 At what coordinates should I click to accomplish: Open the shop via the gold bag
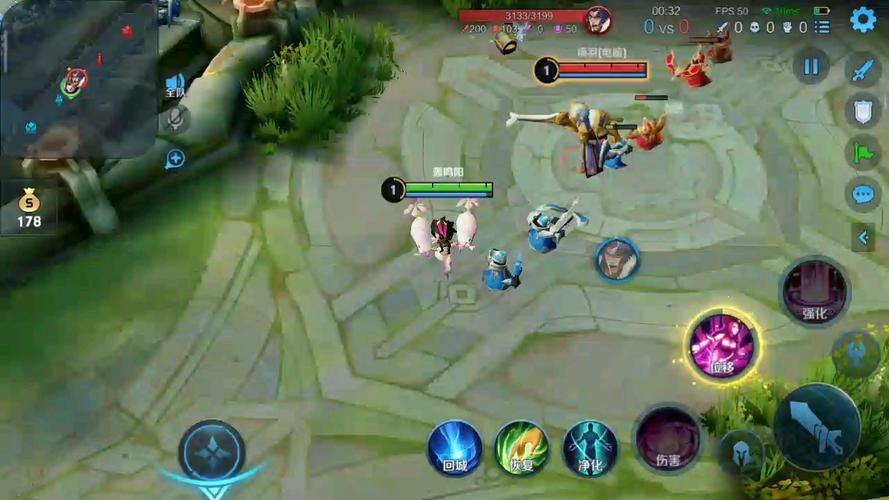click(29, 206)
